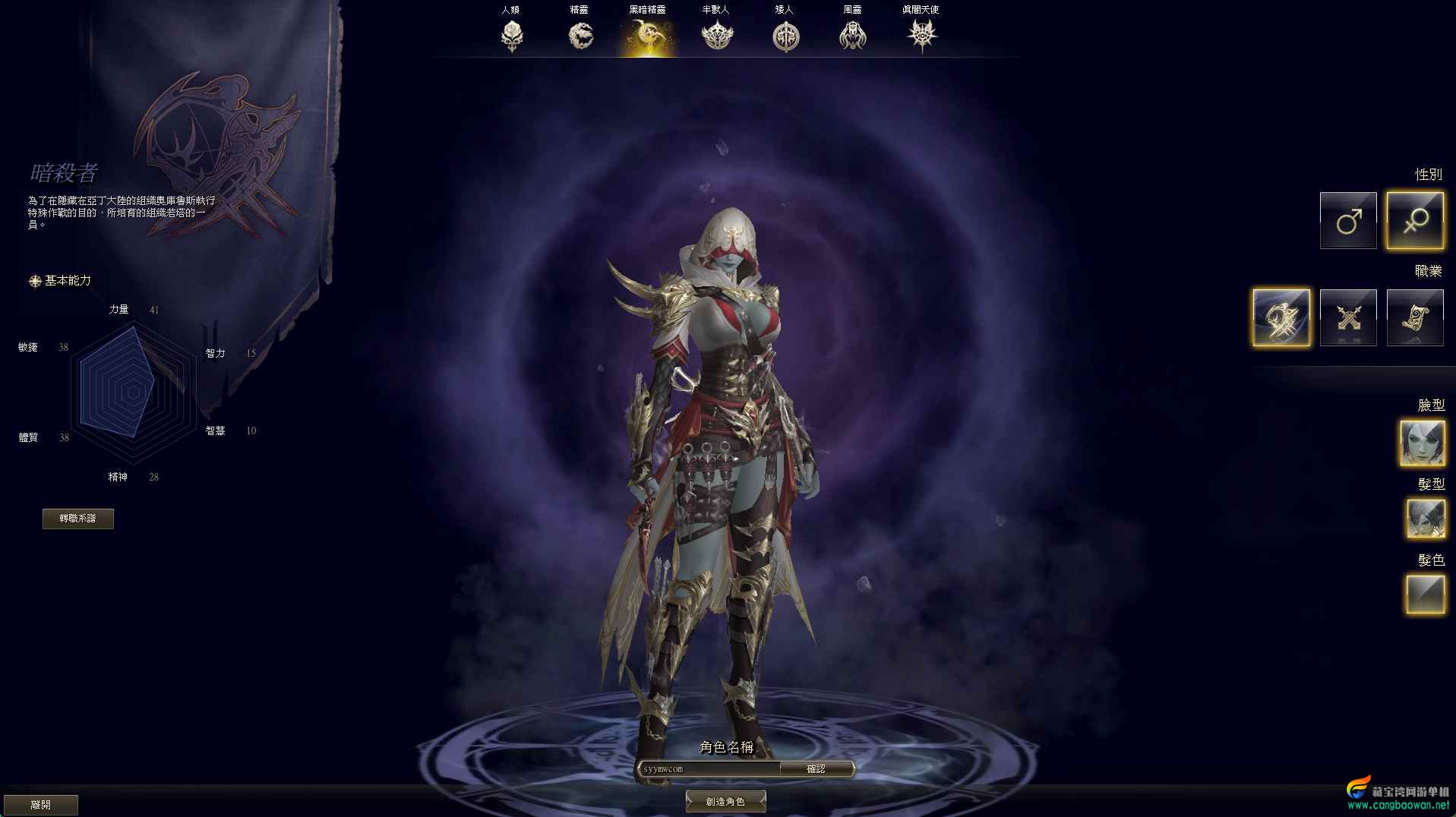Select the male gender button
Viewport: 1456px width, 817px height.
tap(1348, 221)
